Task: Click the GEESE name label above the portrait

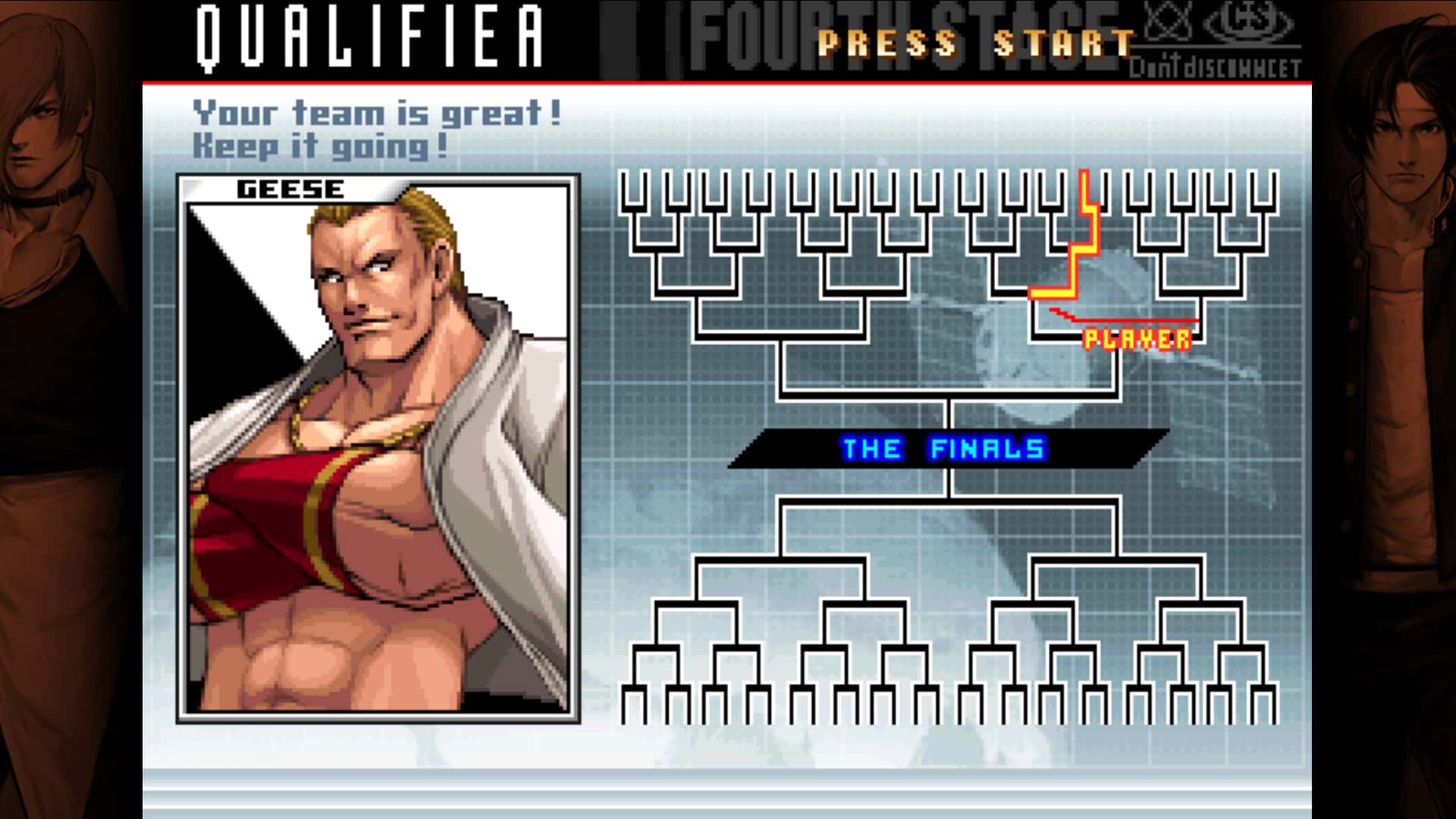Action: click(290, 190)
